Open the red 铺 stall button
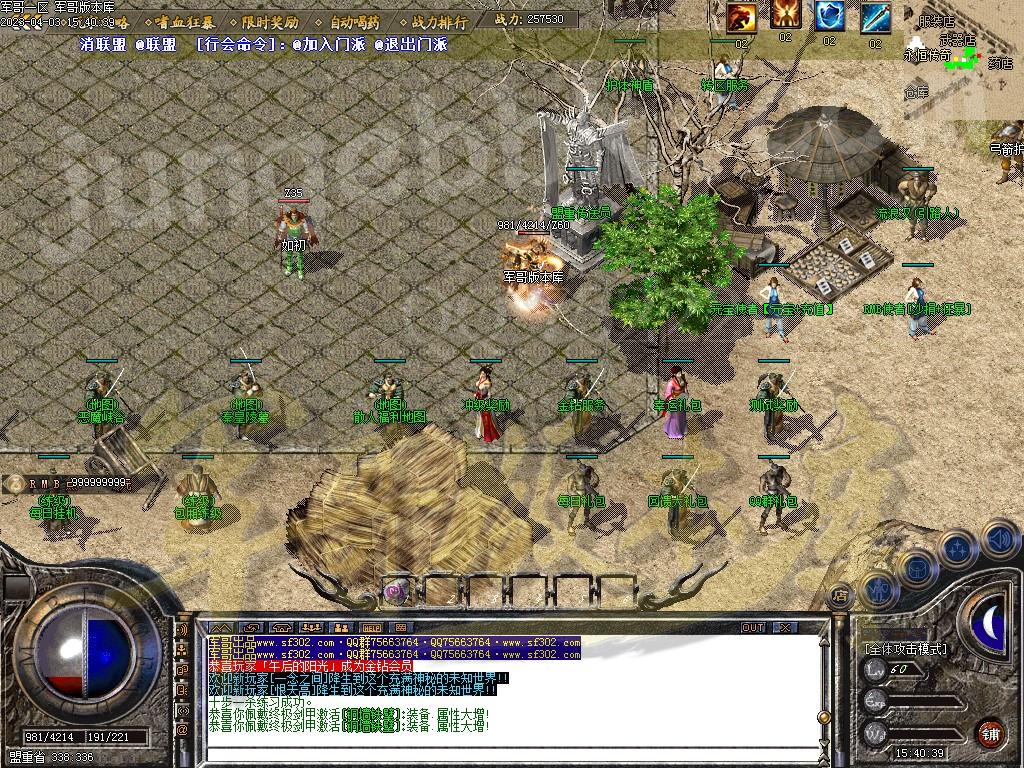Viewport: 1024px width, 768px height. coord(990,732)
